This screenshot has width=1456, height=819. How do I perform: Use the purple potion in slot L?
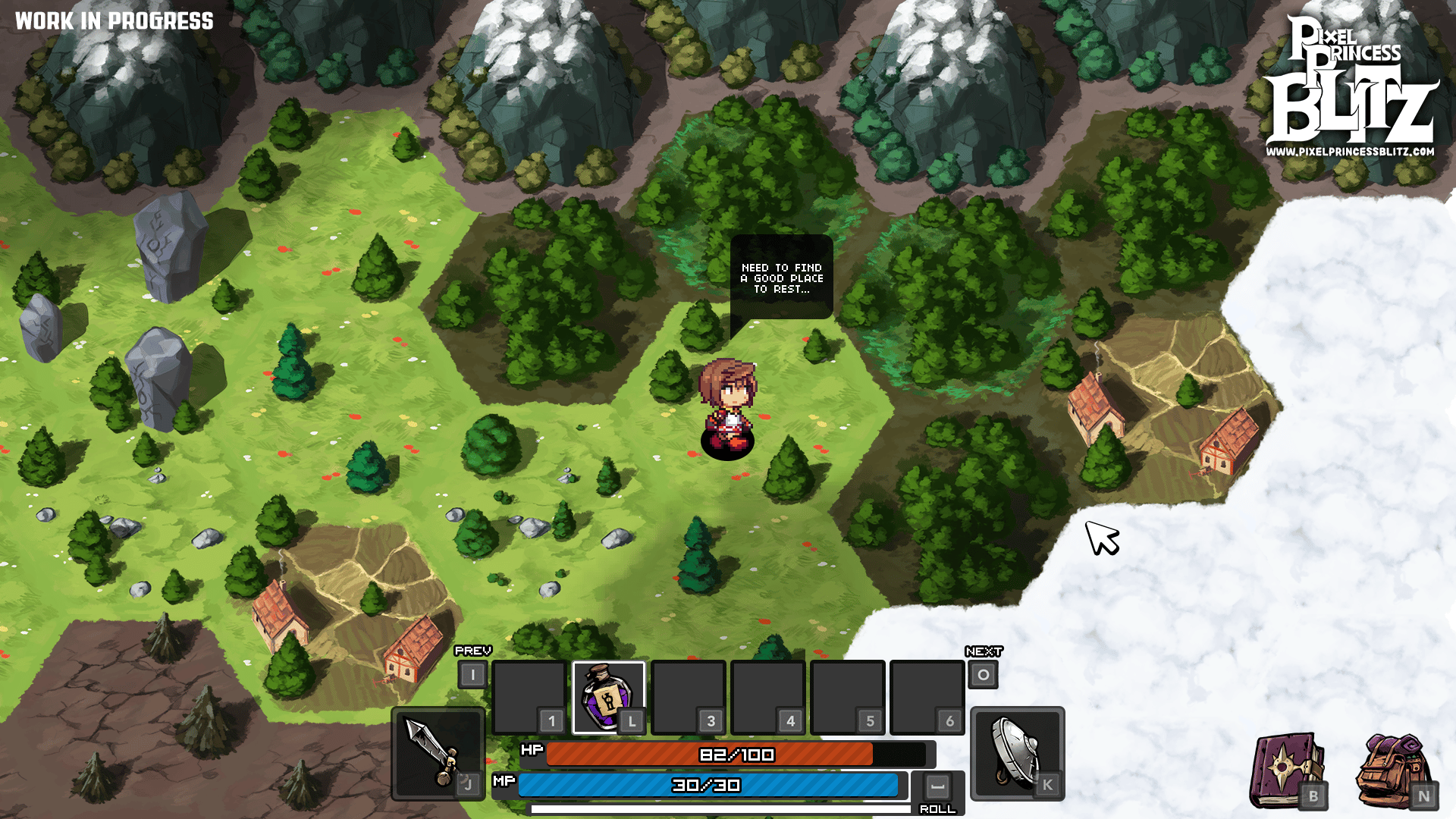coord(607,695)
